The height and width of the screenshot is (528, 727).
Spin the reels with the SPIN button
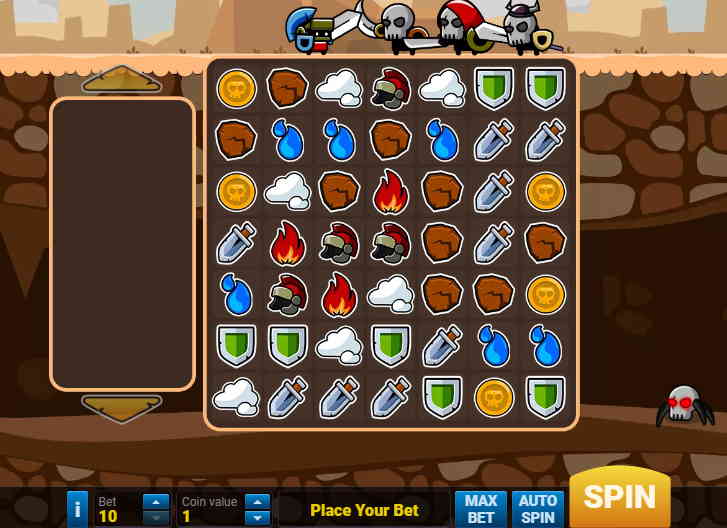pyautogui.click(x=619, y=497)
